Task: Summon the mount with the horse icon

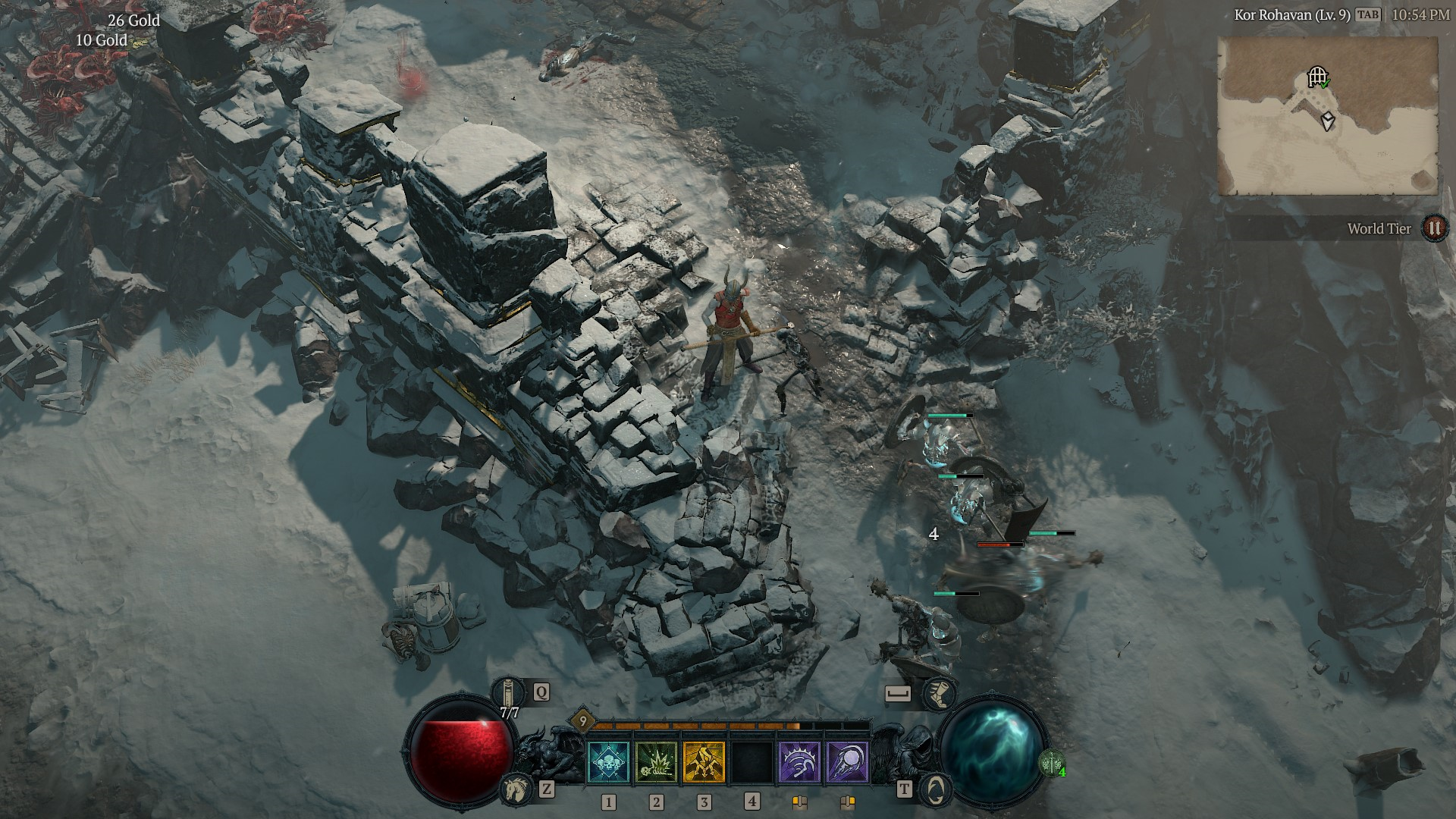Action: point(515,789)
